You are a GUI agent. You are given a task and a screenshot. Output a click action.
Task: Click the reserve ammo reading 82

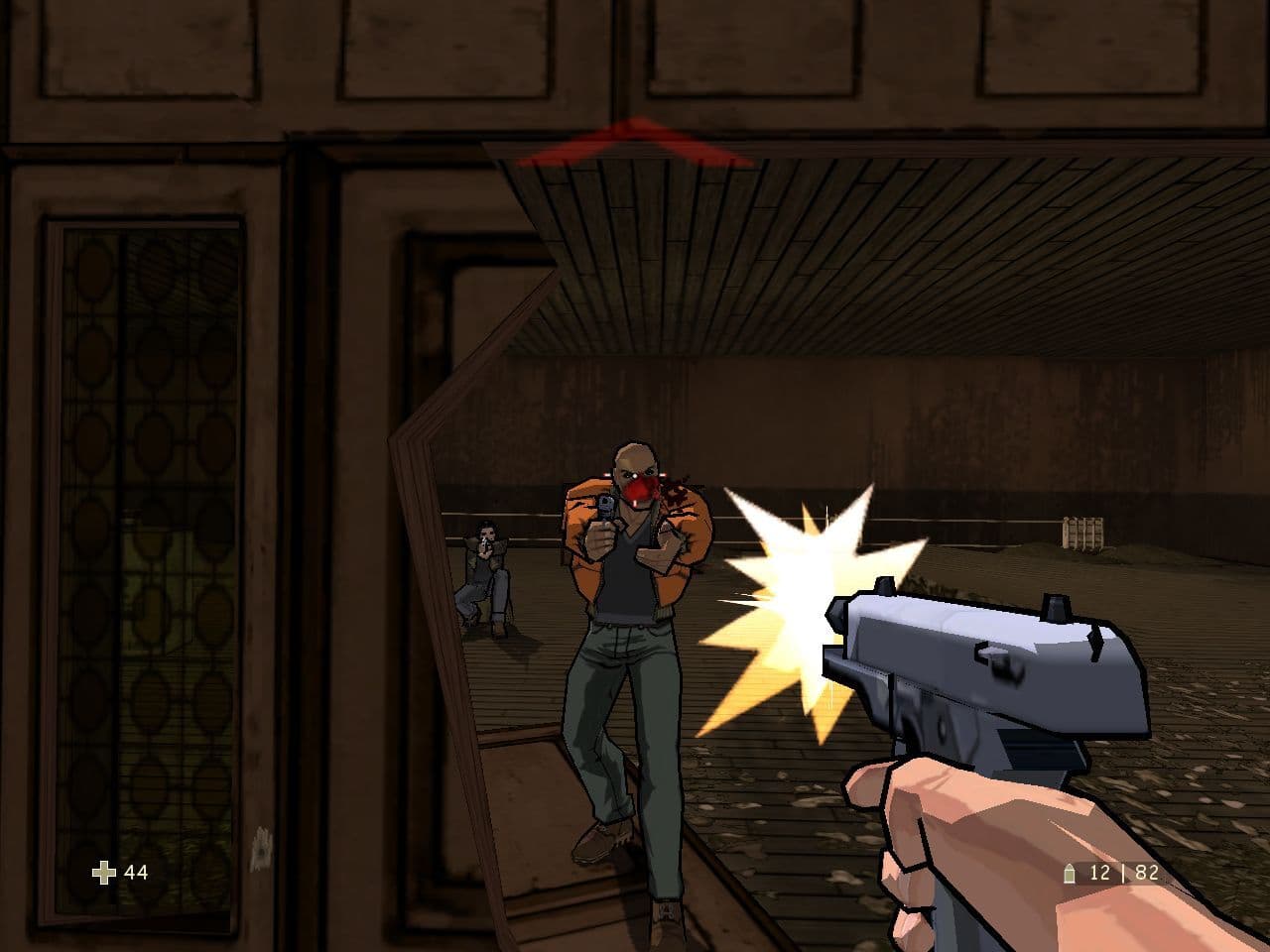(x=1146, y=875)
